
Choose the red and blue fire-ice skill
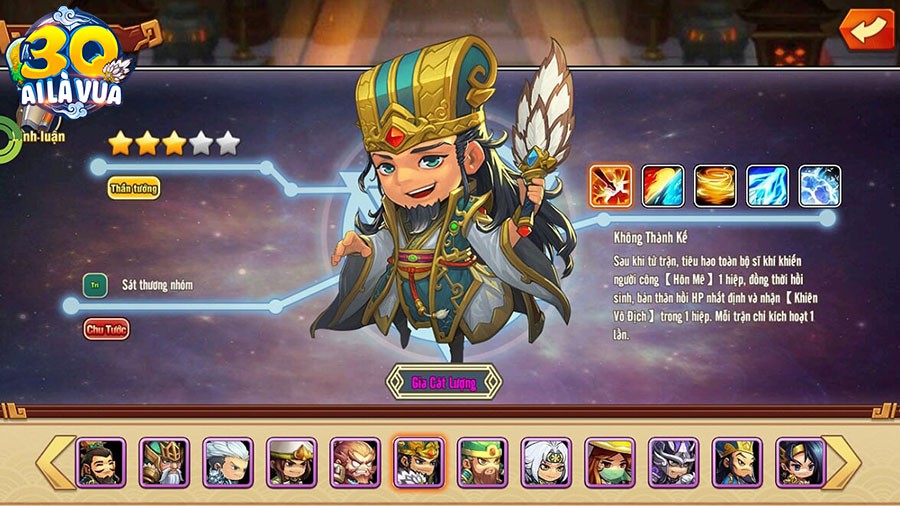click(x=662, y=187)
